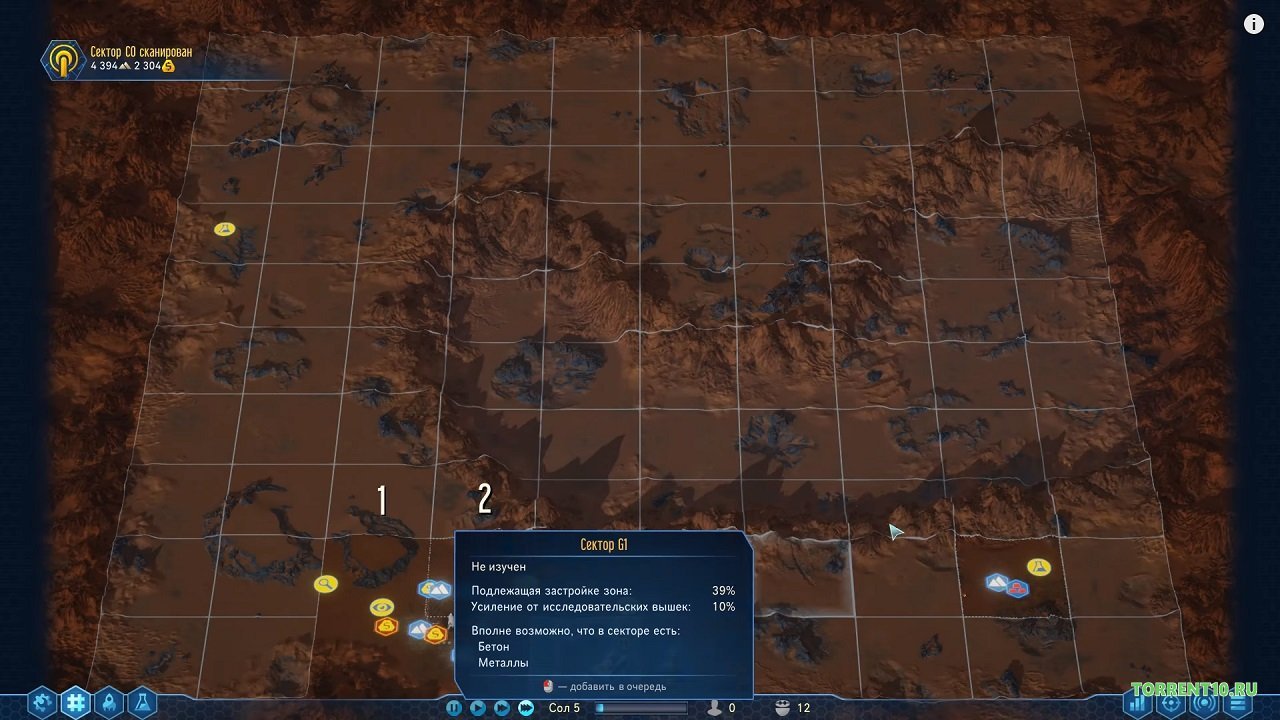The image size is (1280, 720).
Task: Open the build menu gear icon
Action: tap(40, 703)
